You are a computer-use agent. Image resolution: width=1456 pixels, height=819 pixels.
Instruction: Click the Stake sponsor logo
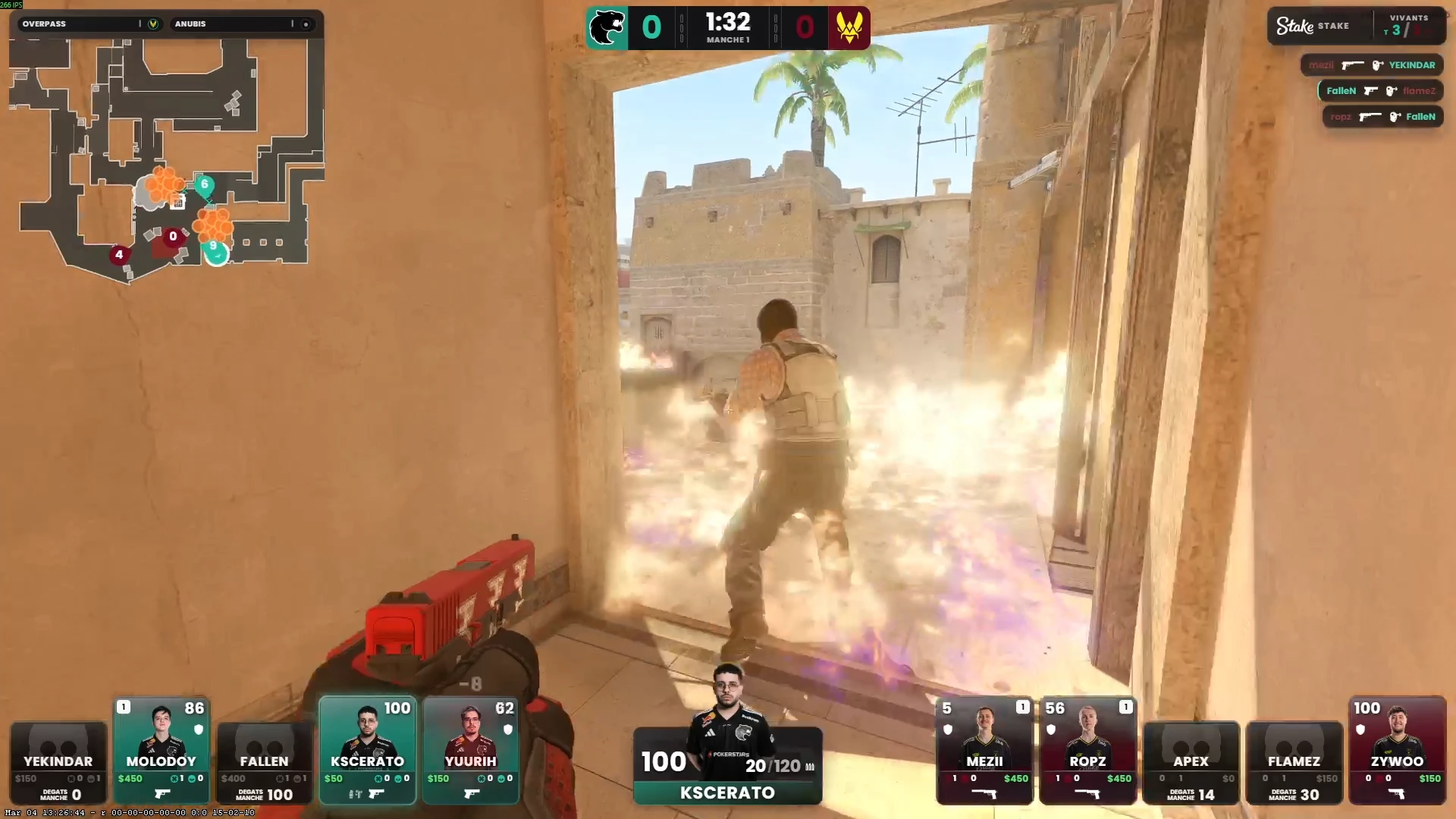click(1294, 25)
